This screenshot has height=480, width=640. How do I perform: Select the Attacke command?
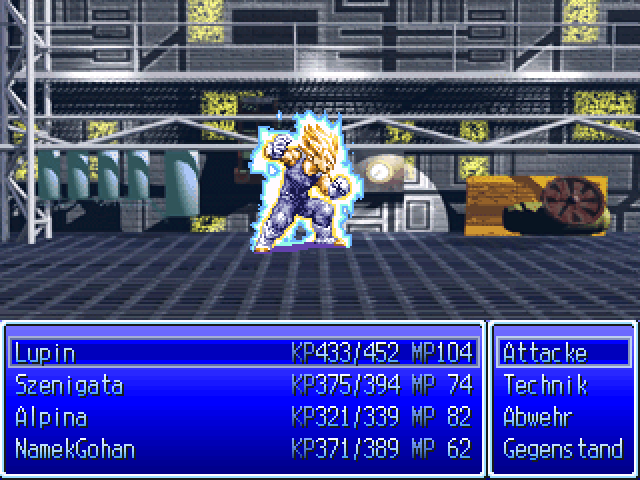(x=545, y=353)
